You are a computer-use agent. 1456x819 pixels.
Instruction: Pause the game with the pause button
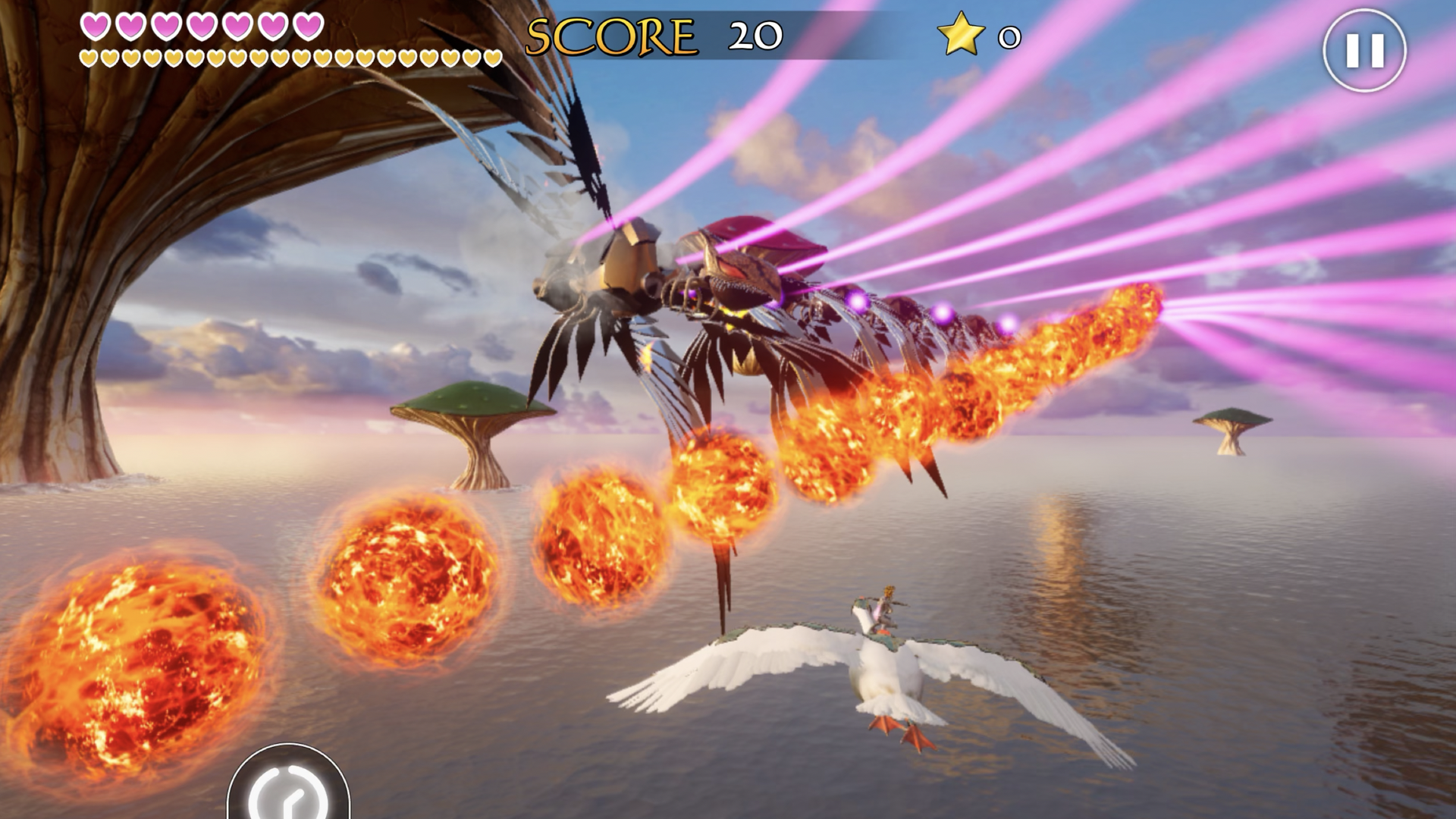tap(1365, 50)
